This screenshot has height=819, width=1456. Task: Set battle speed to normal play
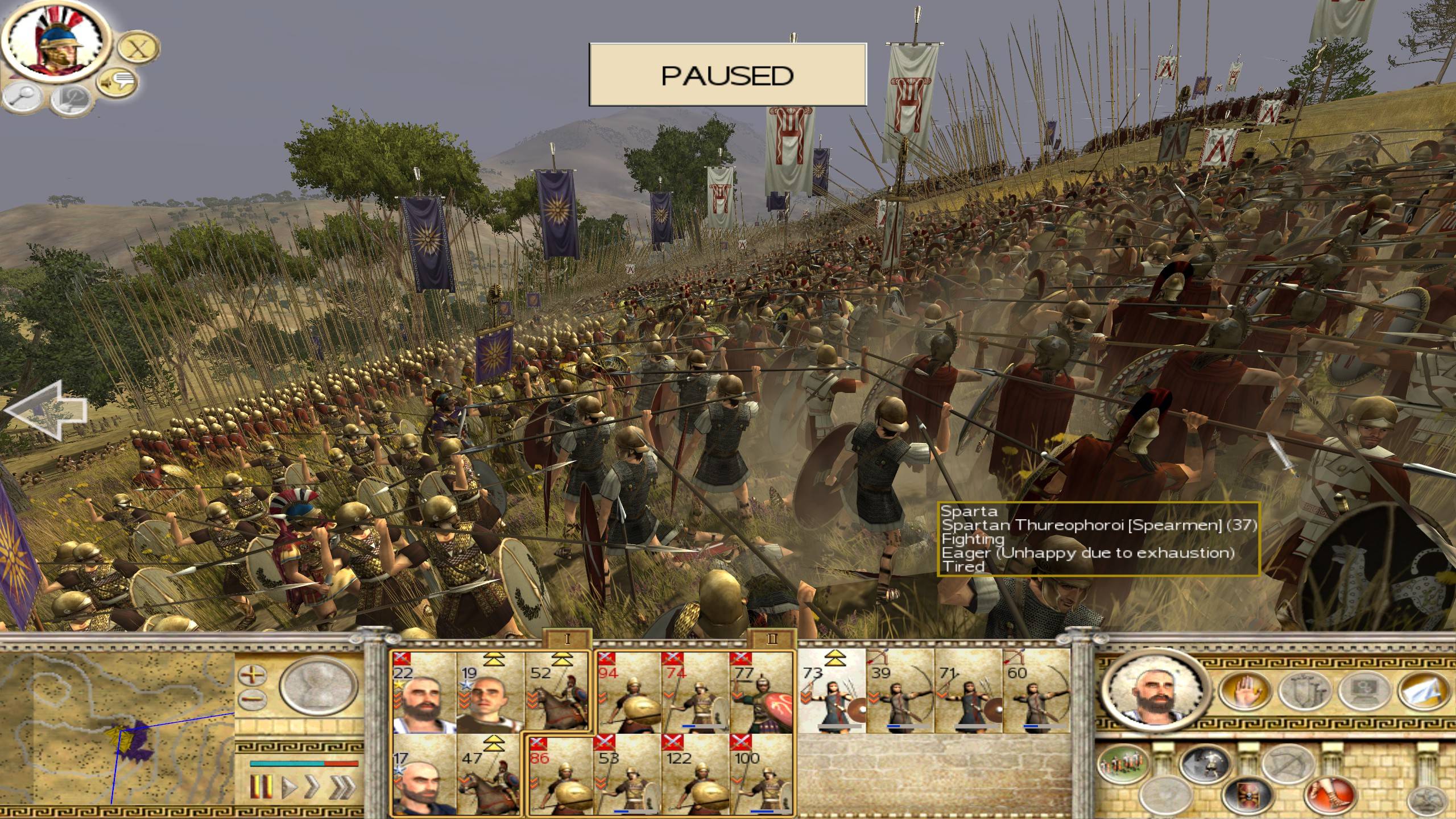point(289,787)
